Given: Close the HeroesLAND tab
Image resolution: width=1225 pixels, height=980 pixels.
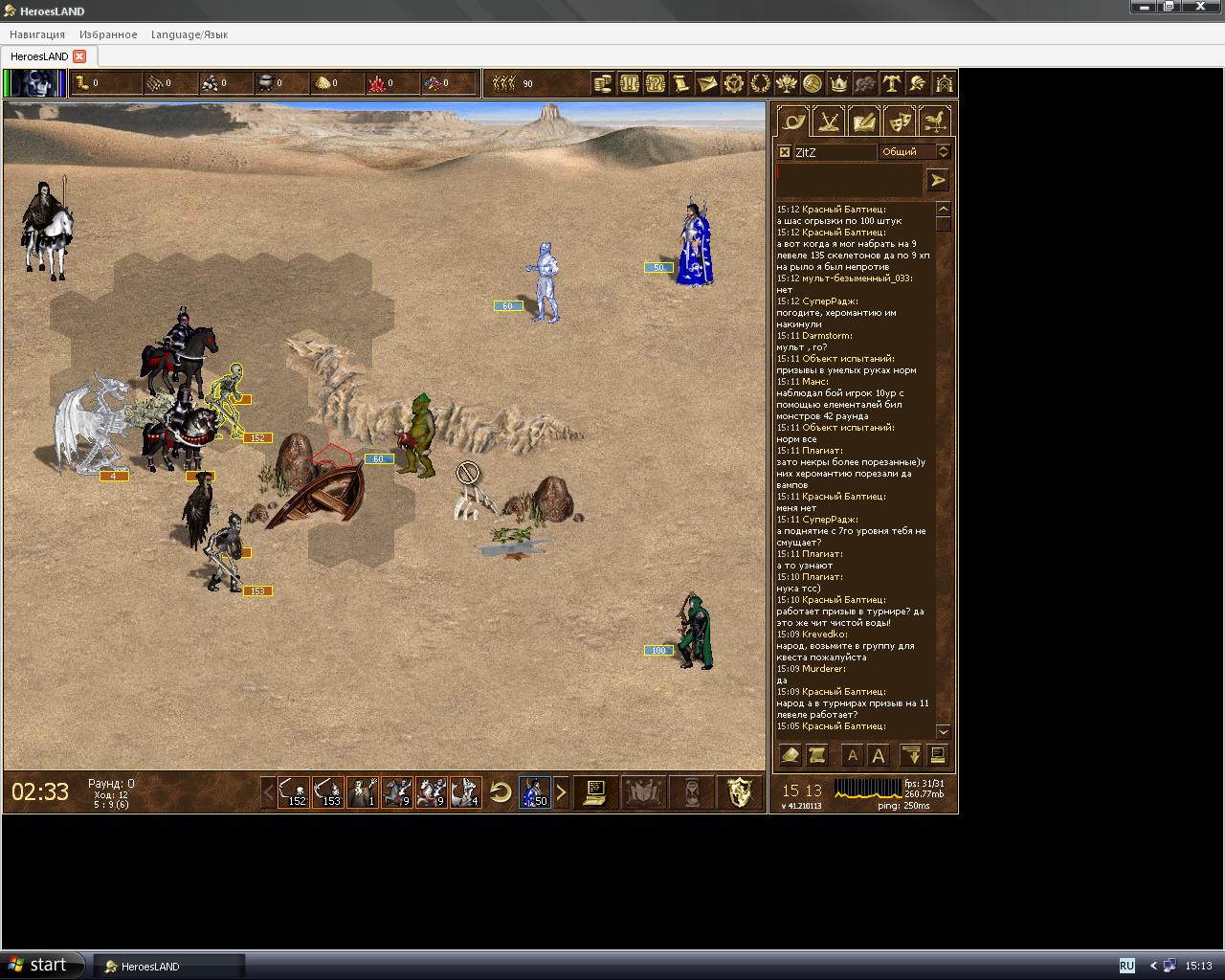Looking at the screenshot, I should pos(79,56).
